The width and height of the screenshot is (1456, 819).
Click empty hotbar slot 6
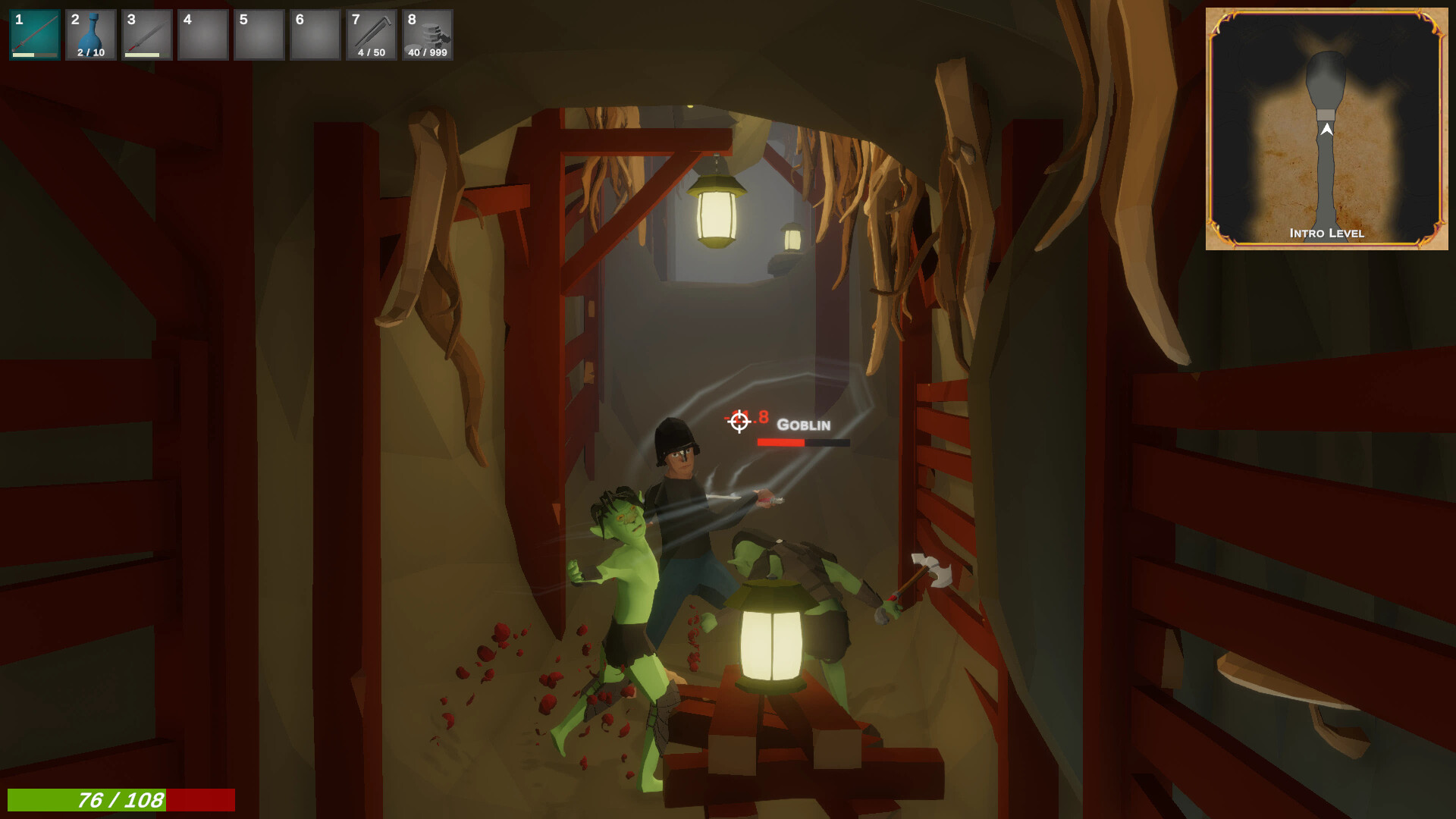(x=315, y=34)
